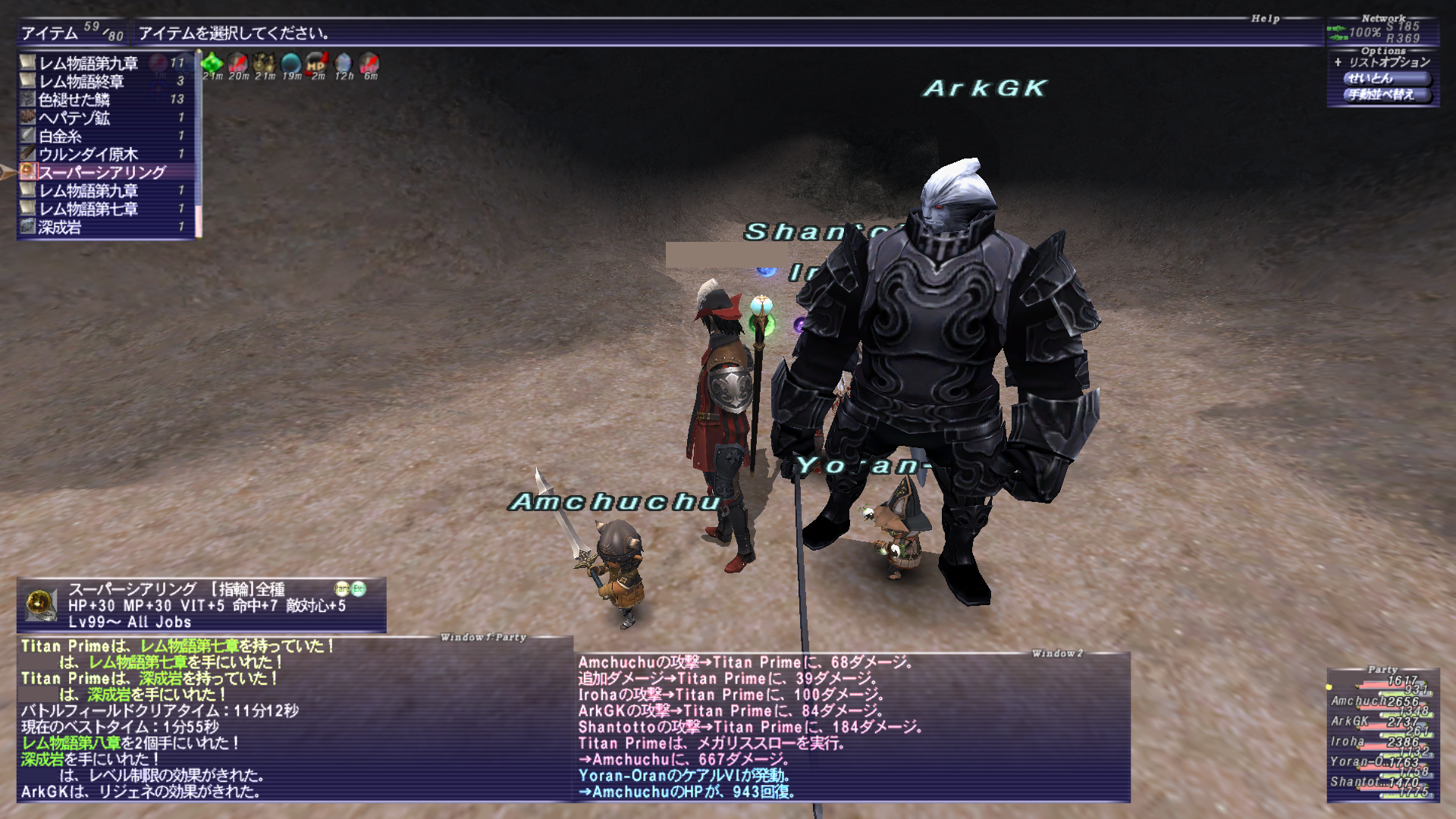
Task: Activate the 手動並べ替え manual sort button
Action: (x=1380, y=94)
